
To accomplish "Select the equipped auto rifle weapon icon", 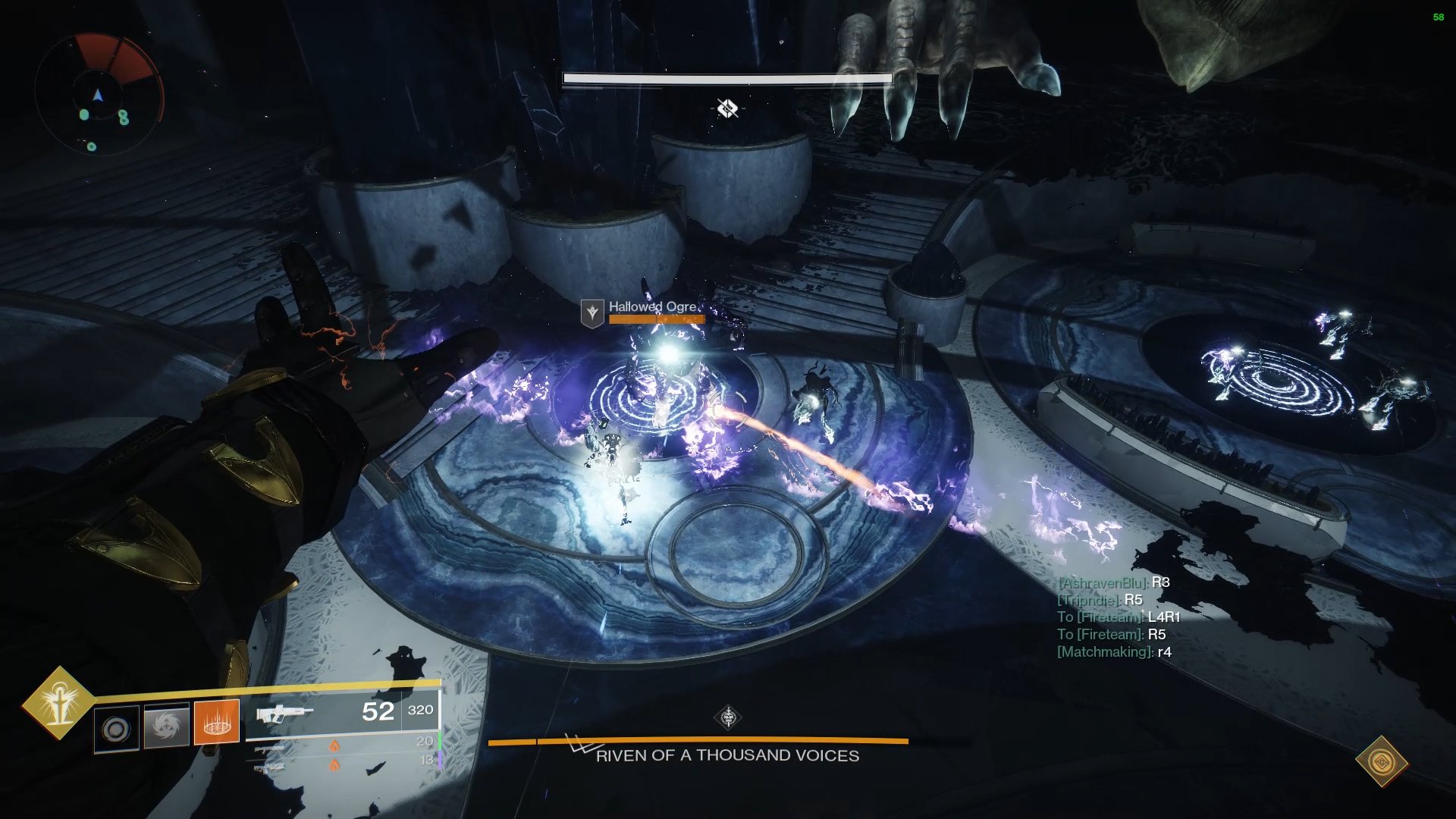I will [x=284, y=714].
